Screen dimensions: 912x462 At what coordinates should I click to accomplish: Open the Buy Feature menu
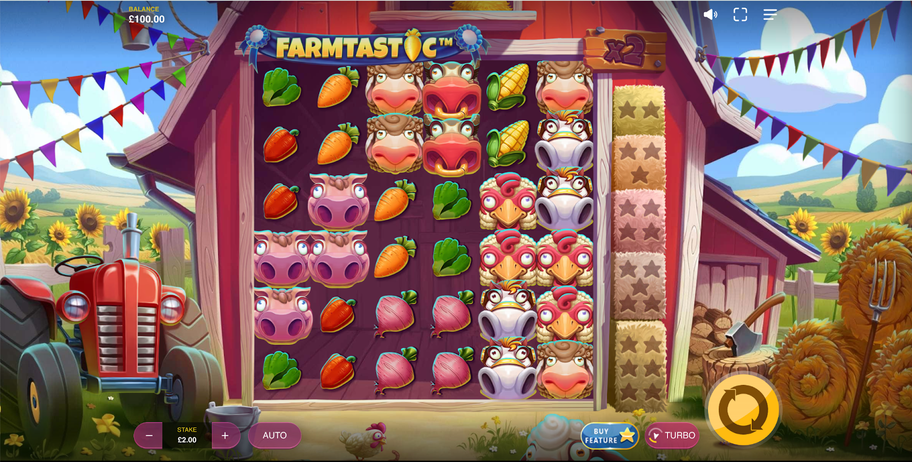pyautogui.click(x=609, y=435)
